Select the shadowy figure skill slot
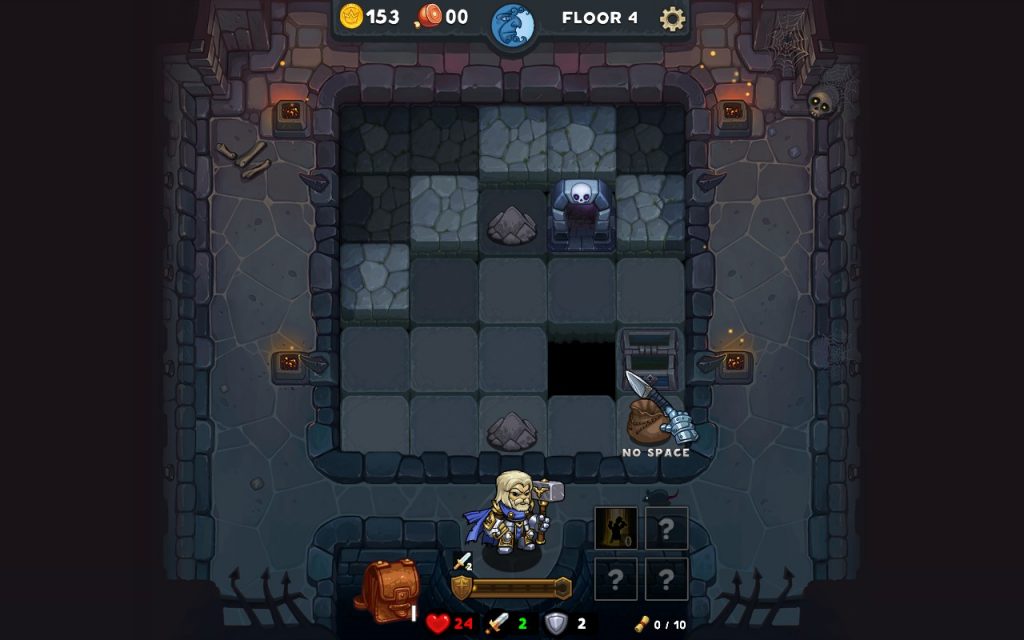 point(616,528)
